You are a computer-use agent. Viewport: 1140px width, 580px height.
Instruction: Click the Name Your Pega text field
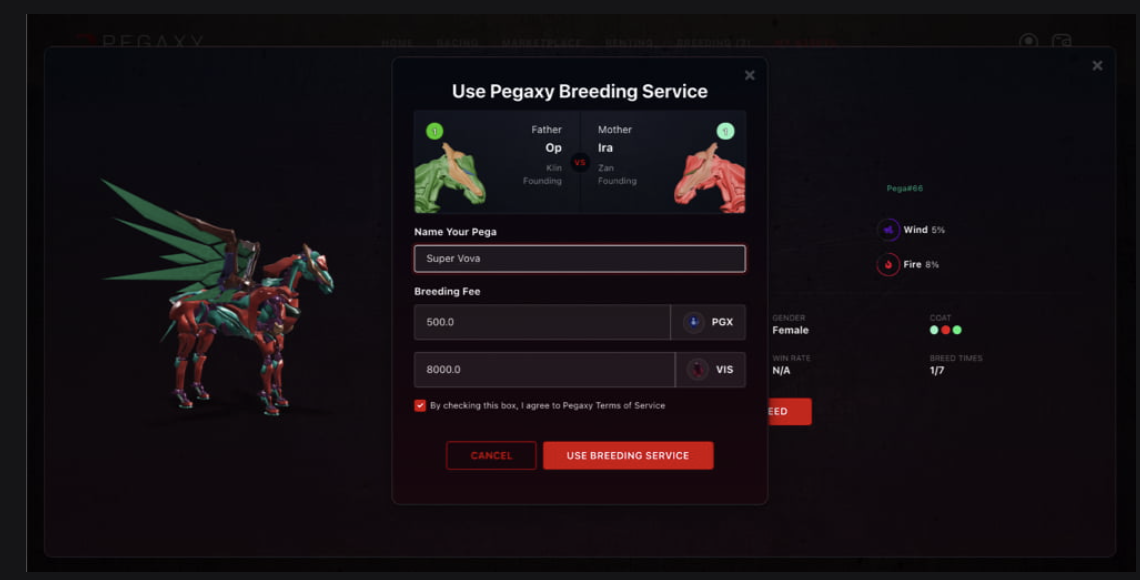coord(579,259)
